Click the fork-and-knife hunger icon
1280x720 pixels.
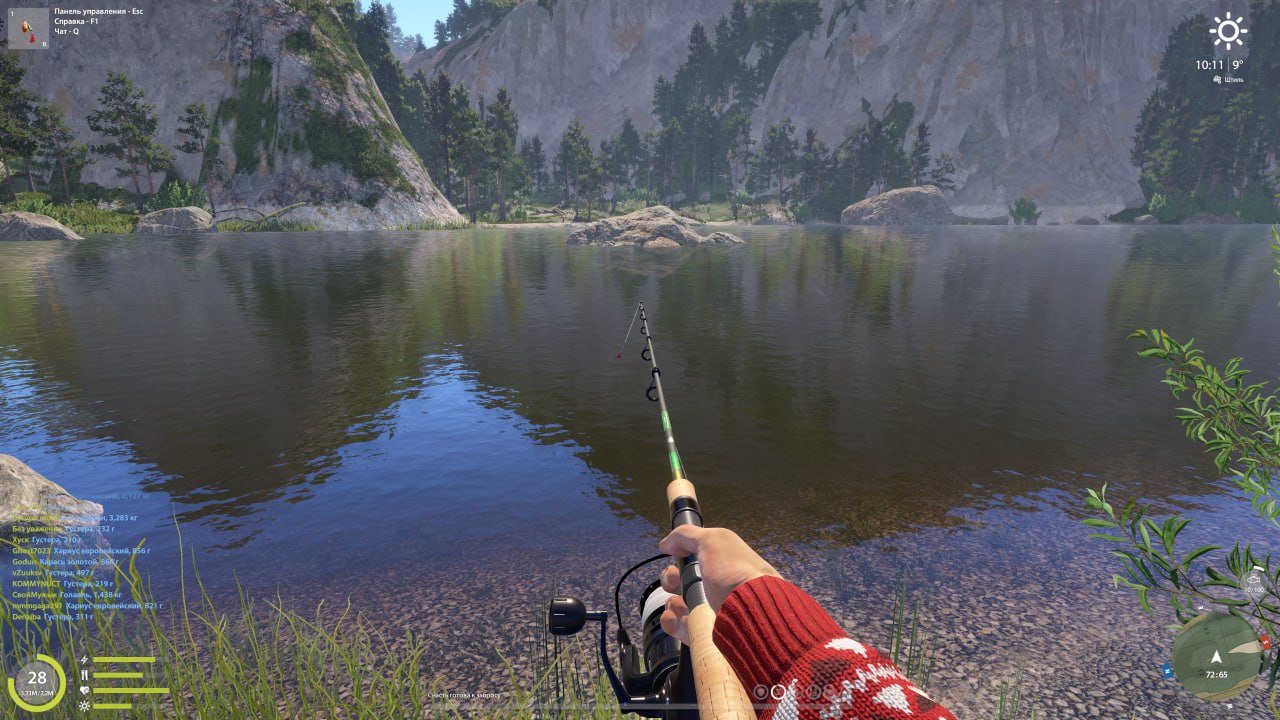[x=85, y=675]
